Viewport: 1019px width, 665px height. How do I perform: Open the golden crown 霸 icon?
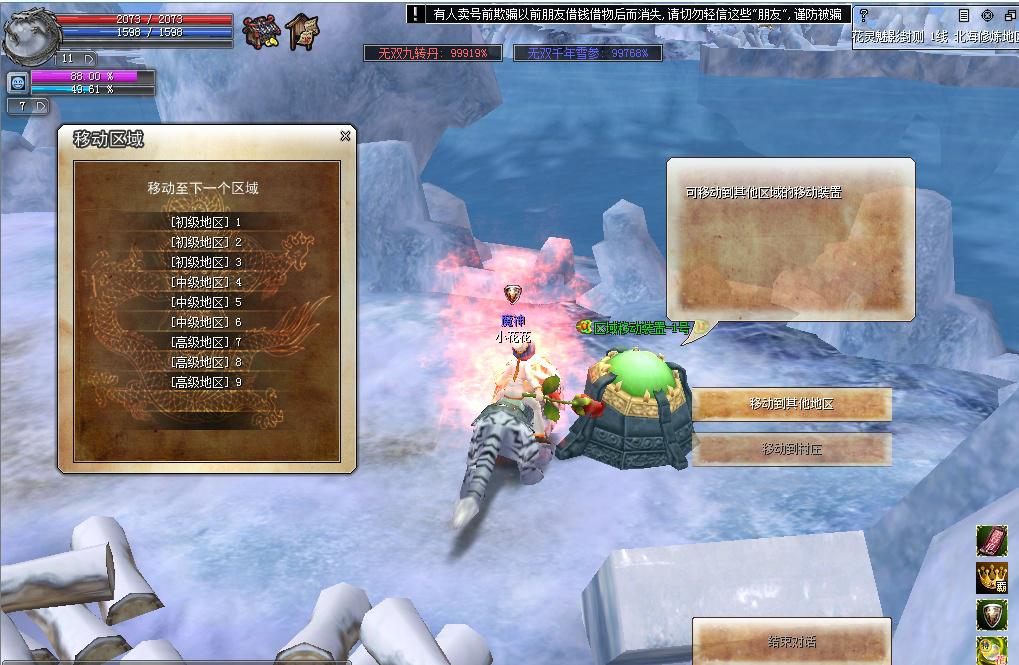click(x=991, y=578)
